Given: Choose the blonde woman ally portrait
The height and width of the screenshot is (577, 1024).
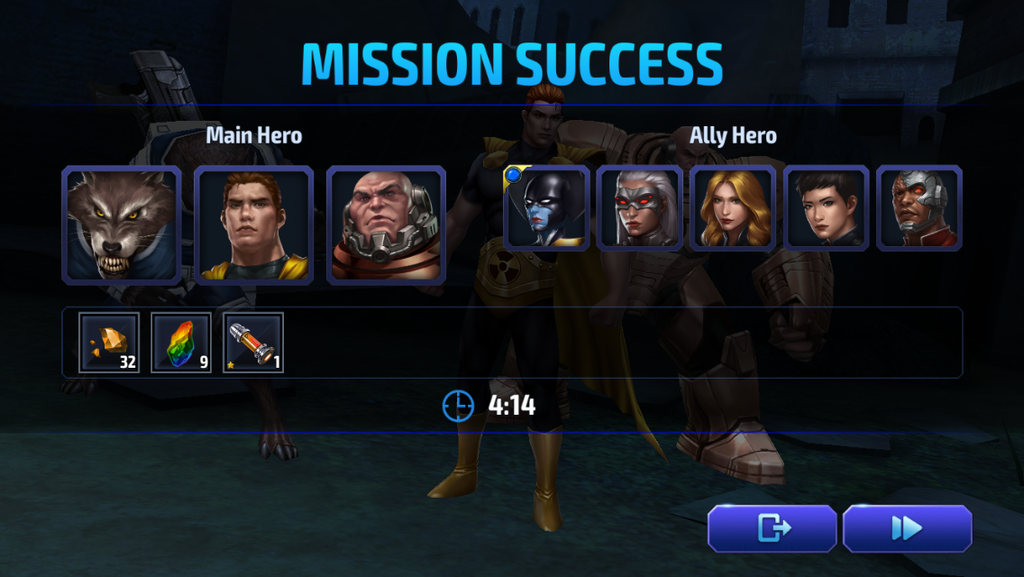Looking at the screenshot, I should pos(733,208).
